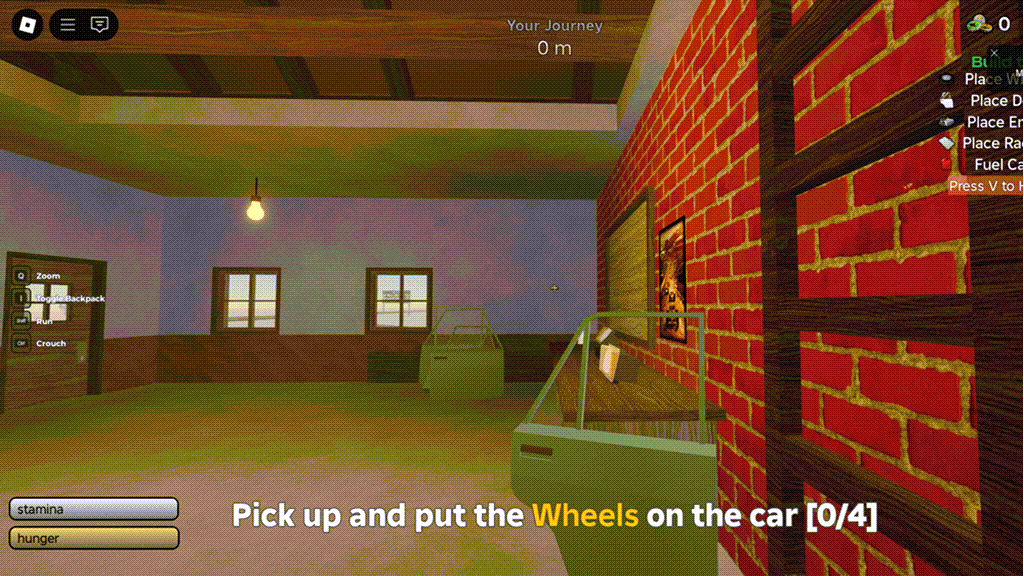
Task: Close the build task list with X
Action: click(x=994, y=53)
